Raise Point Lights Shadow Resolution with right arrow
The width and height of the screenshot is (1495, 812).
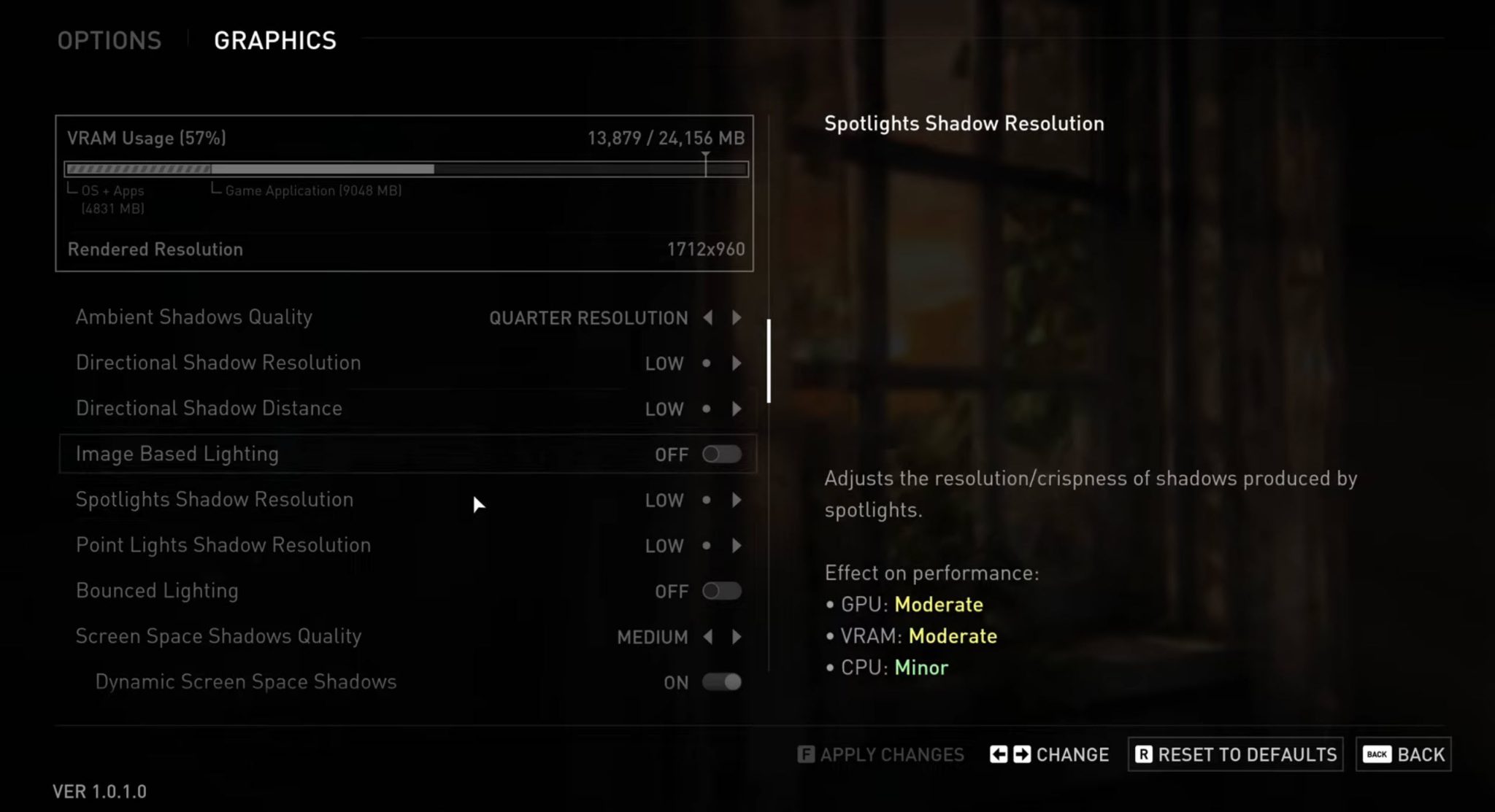pyautogui.click(x=737, y=546)
